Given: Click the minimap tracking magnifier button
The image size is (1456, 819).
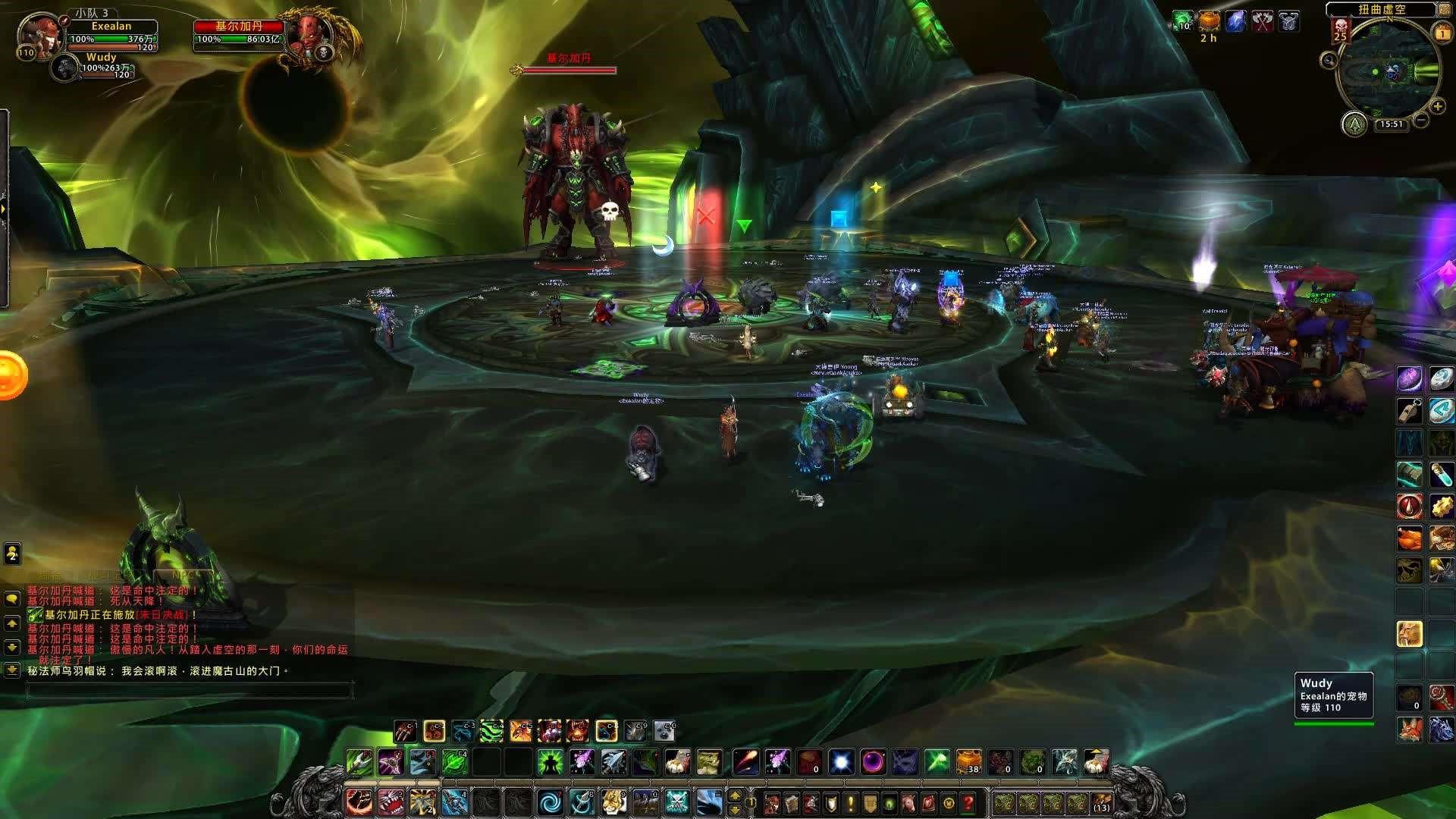Looking at the screenshot, I should (1329, 60).
